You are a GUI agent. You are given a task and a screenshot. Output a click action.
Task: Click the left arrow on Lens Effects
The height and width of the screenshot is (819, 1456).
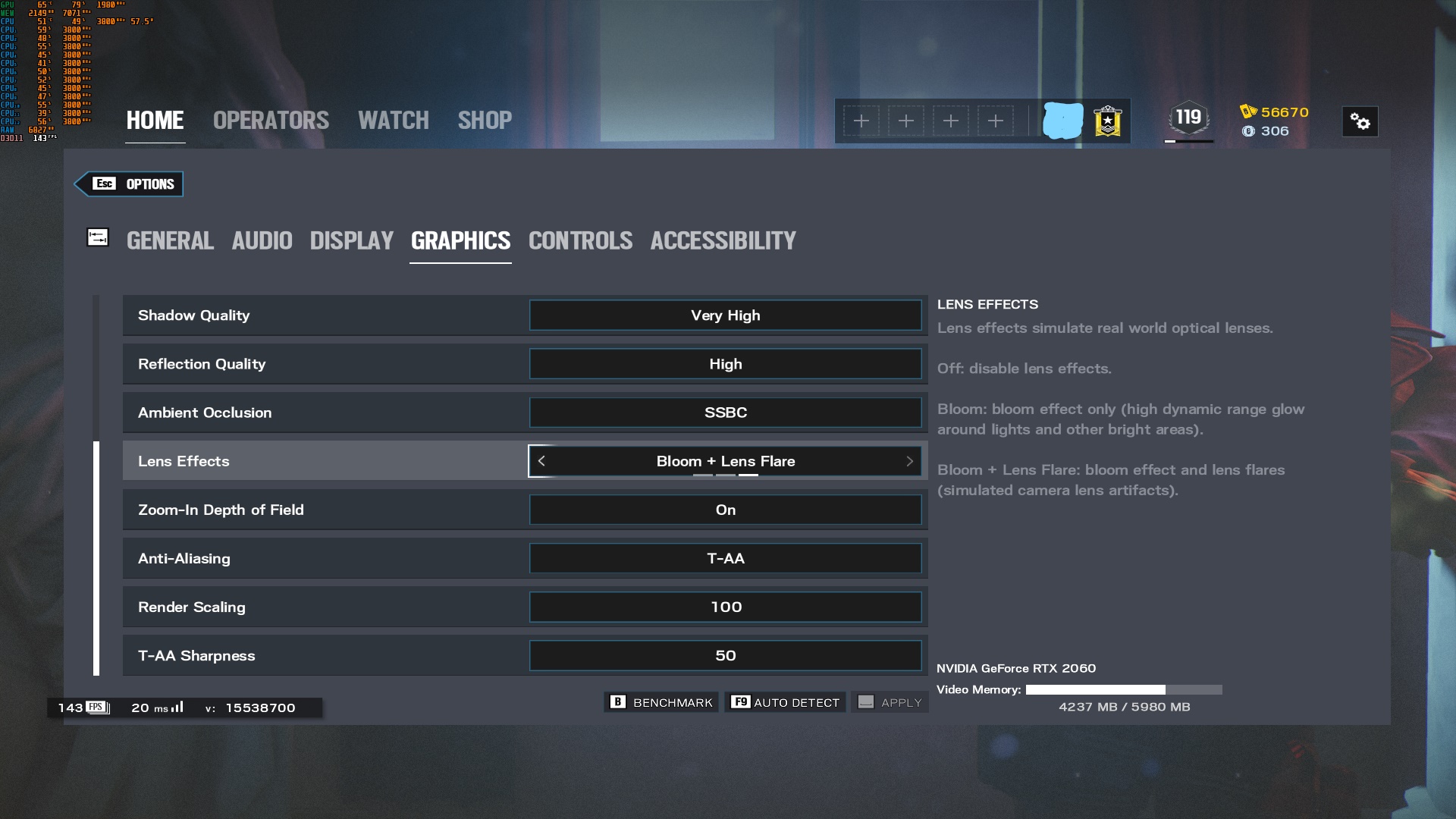coord(541,460)
